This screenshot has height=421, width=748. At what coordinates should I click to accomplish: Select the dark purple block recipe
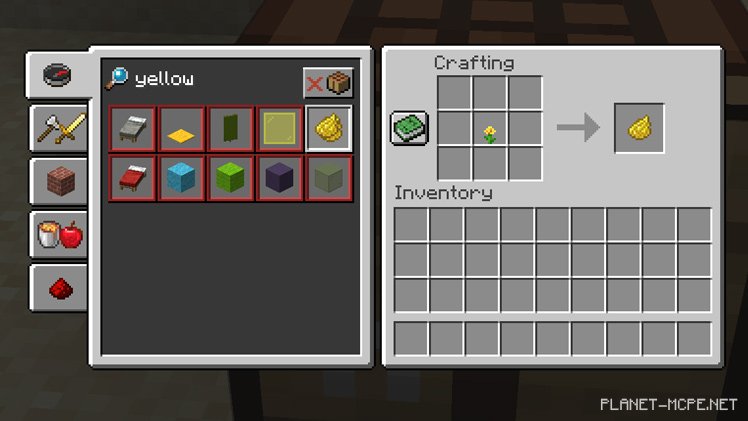click(280, 178)
